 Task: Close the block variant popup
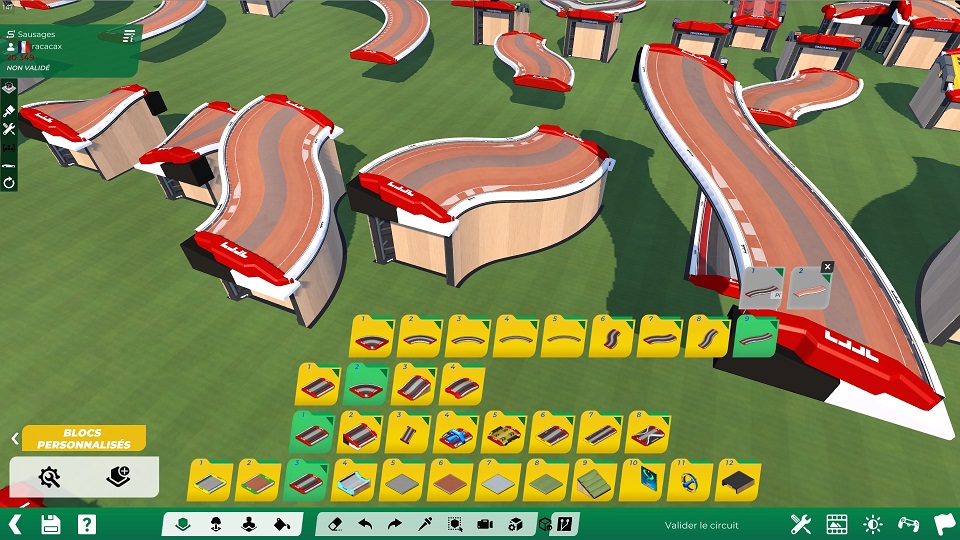(x=827, y=267)
